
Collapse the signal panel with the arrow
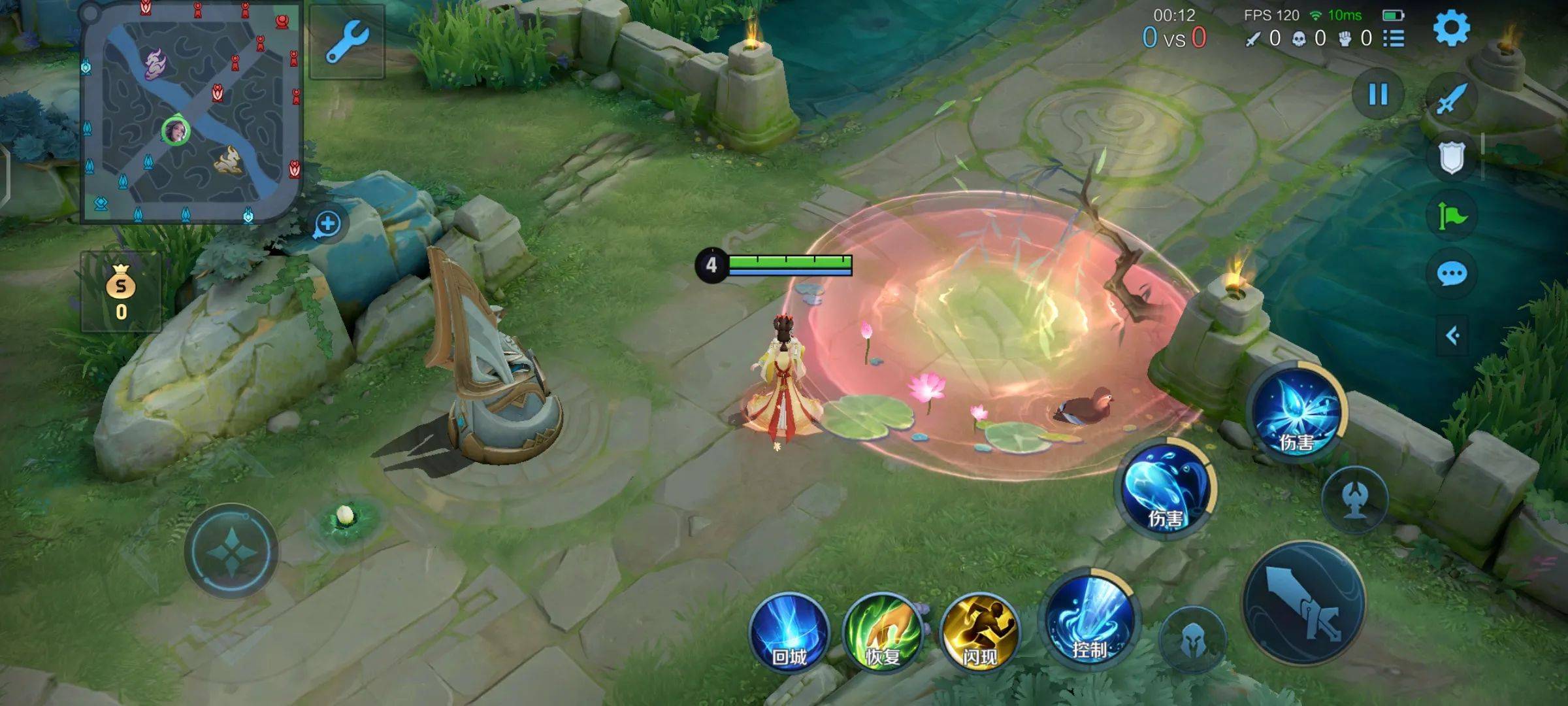[x=1452, y=336]
